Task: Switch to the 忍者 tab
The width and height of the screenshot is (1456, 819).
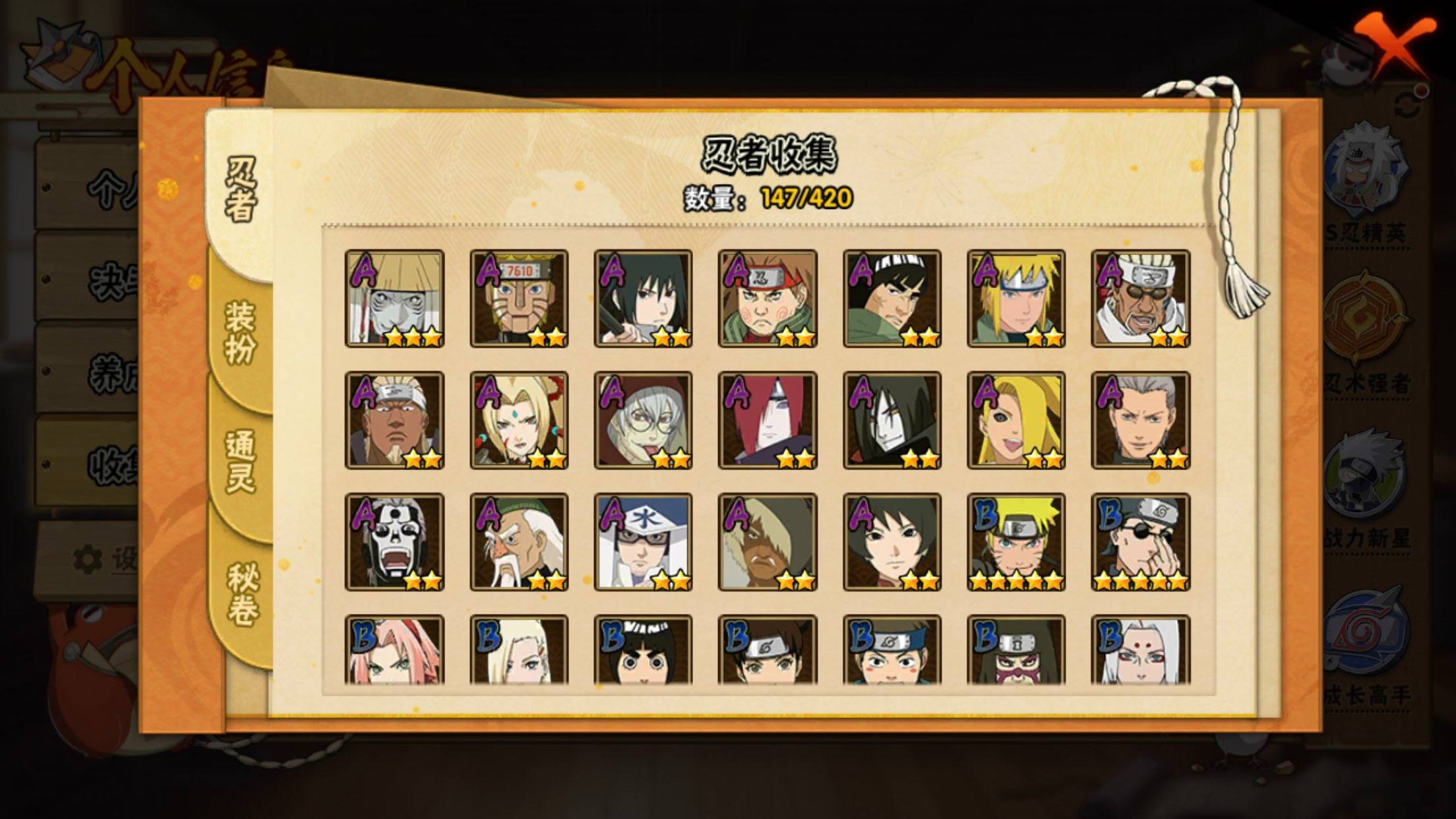Action: tap(240, 189)
